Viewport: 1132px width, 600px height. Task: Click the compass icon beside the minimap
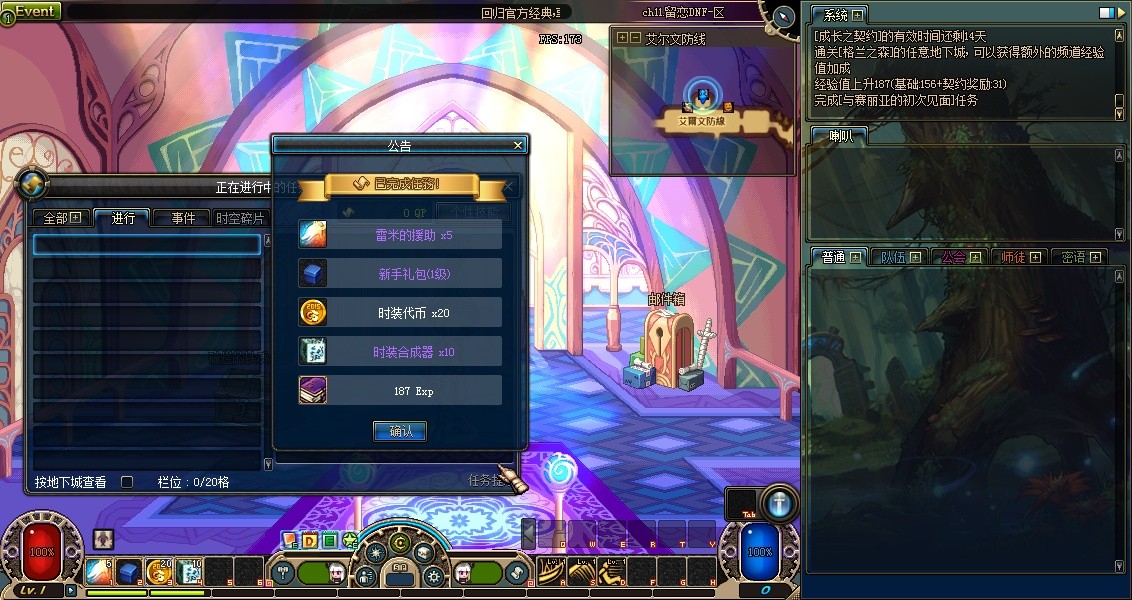point(783,16)
